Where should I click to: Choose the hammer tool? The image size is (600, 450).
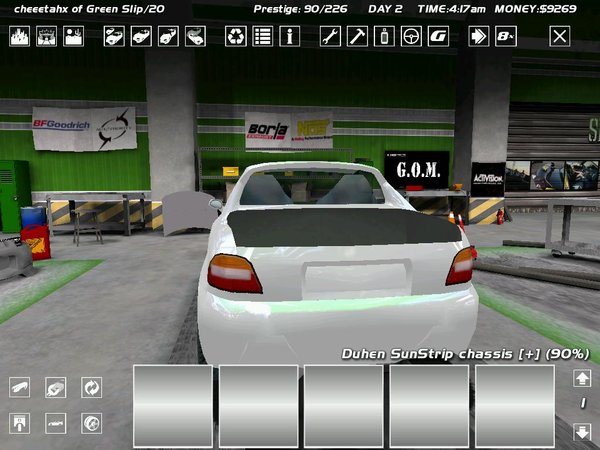(357, 37)
